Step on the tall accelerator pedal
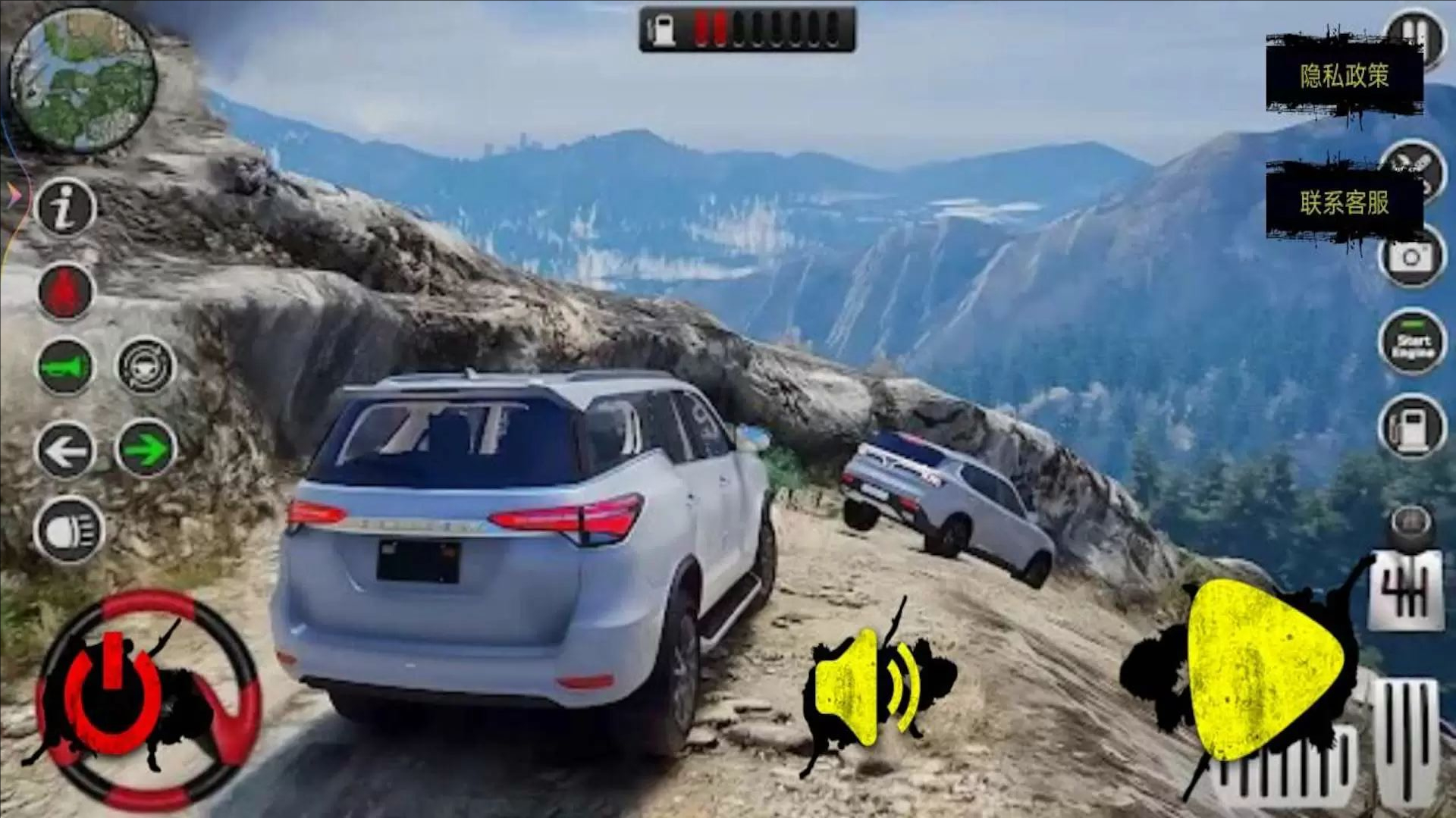The height and width of the screenshot is (818, 1456). [1405, 739]
